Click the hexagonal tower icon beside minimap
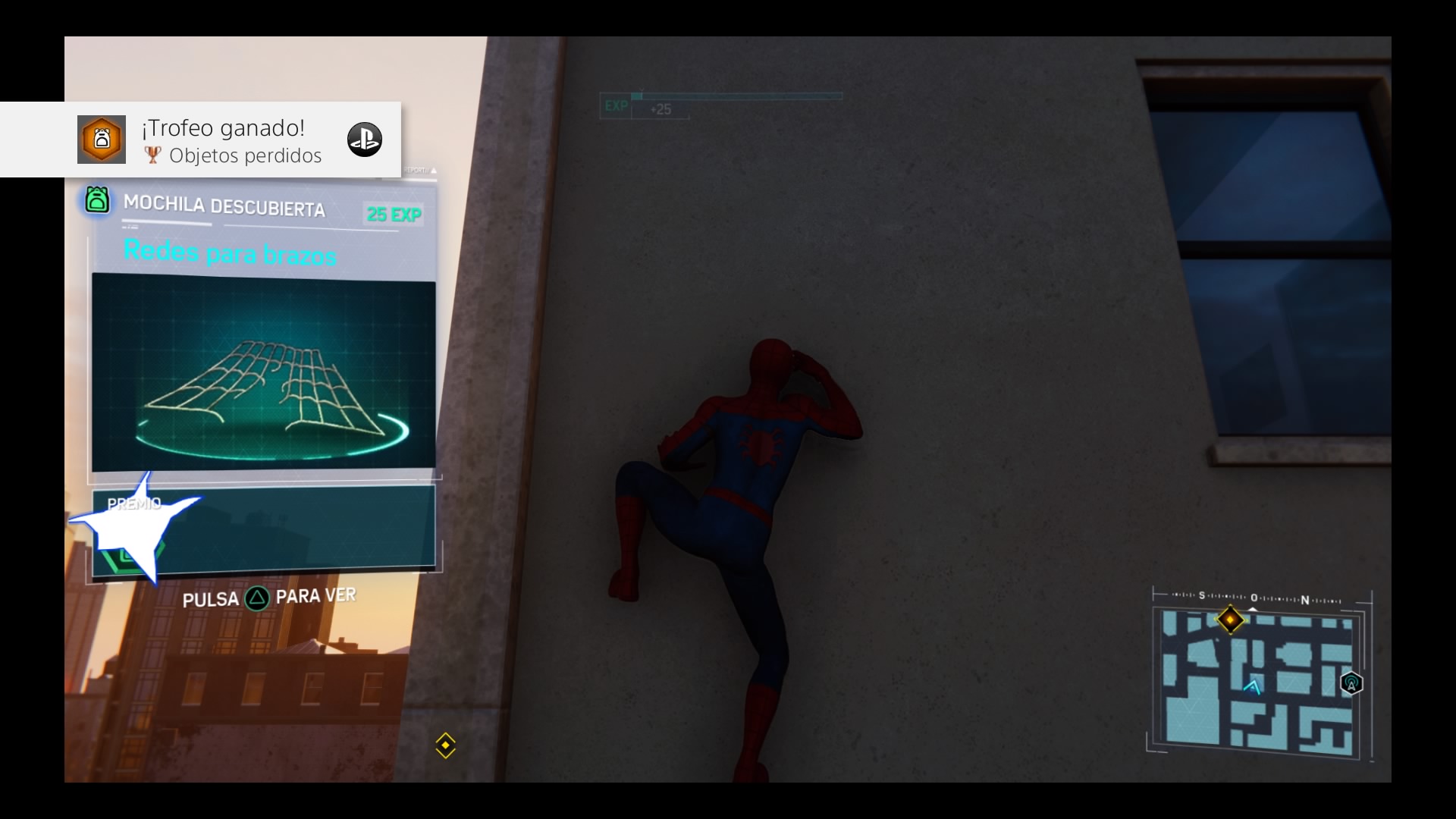 (x=1351, y=683)
